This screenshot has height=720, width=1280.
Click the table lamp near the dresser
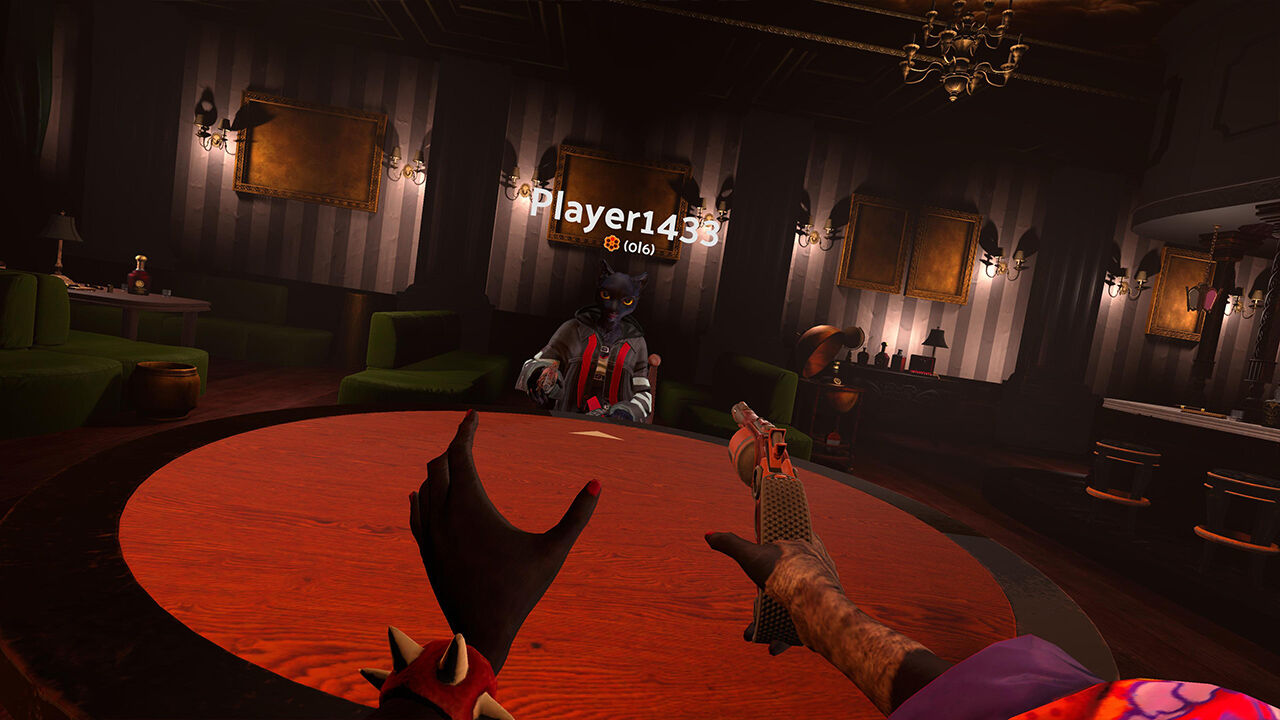point(933,340)
